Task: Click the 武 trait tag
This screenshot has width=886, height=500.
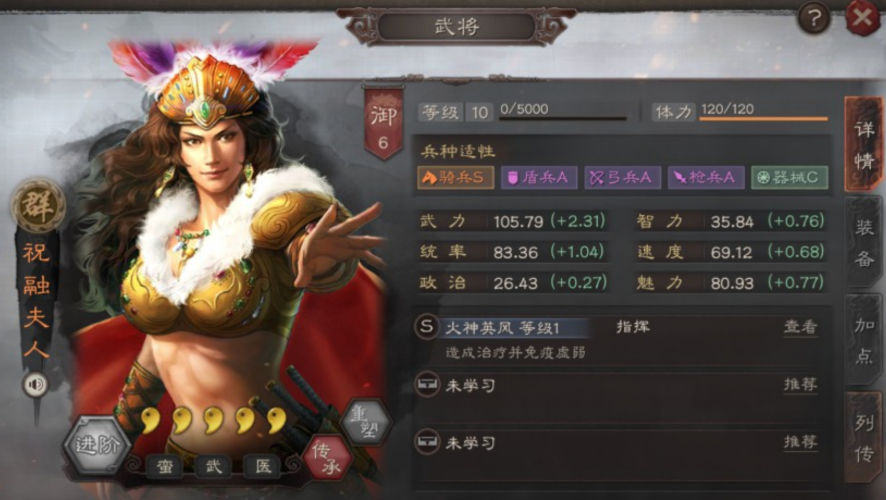Action: 213,467
